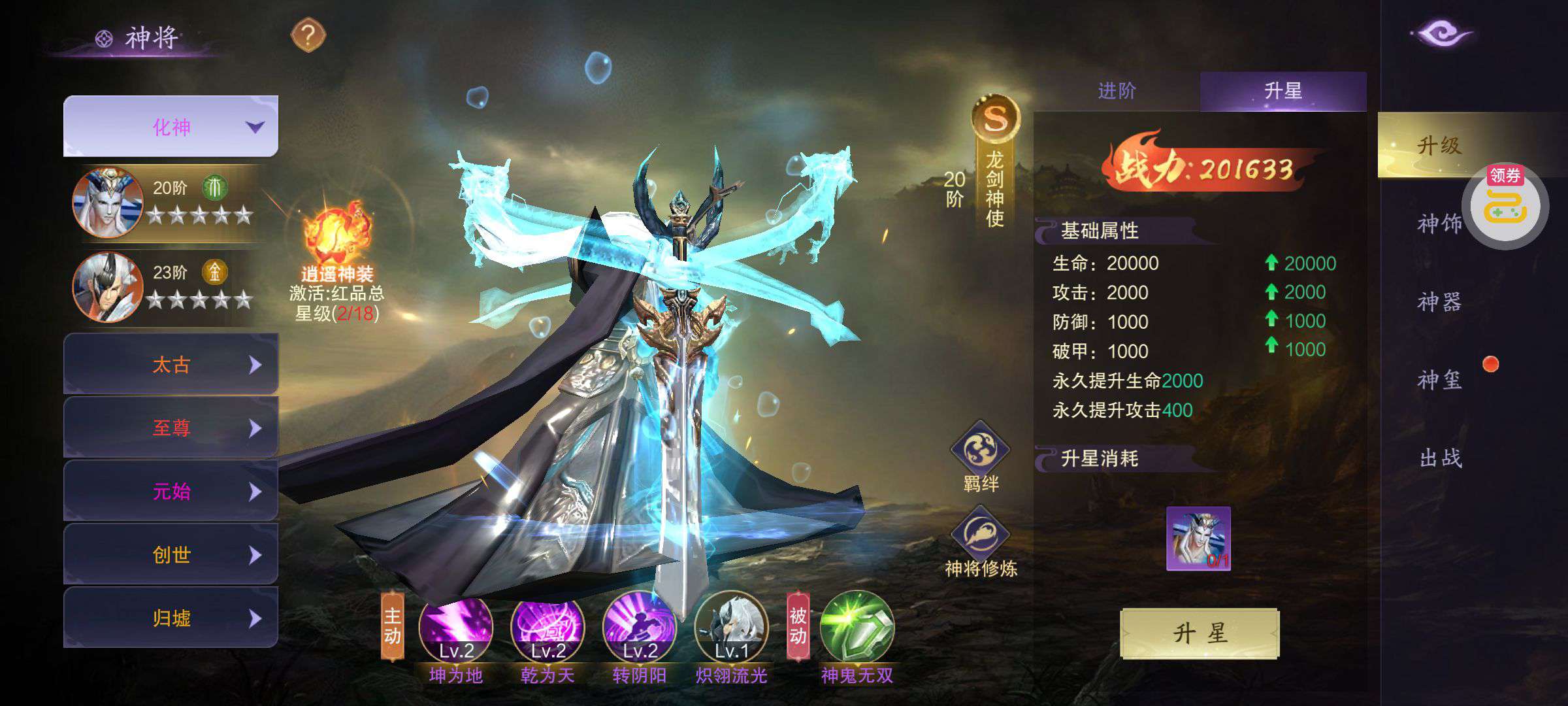1568x706 pixels.
Task: Select the 20阶 general portrait
Action: click(108, 202)
